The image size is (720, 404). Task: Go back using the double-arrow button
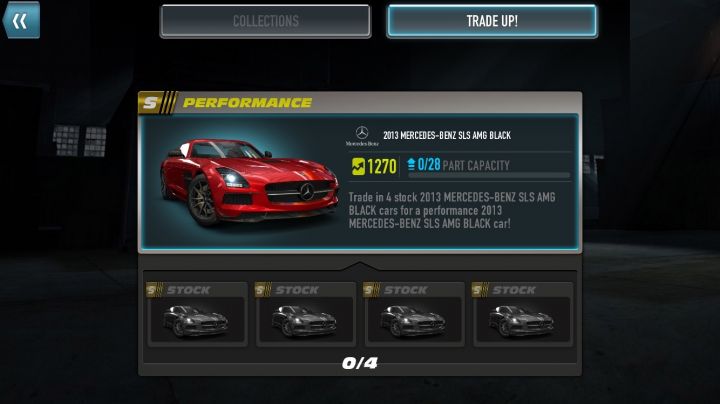point(20,20)
